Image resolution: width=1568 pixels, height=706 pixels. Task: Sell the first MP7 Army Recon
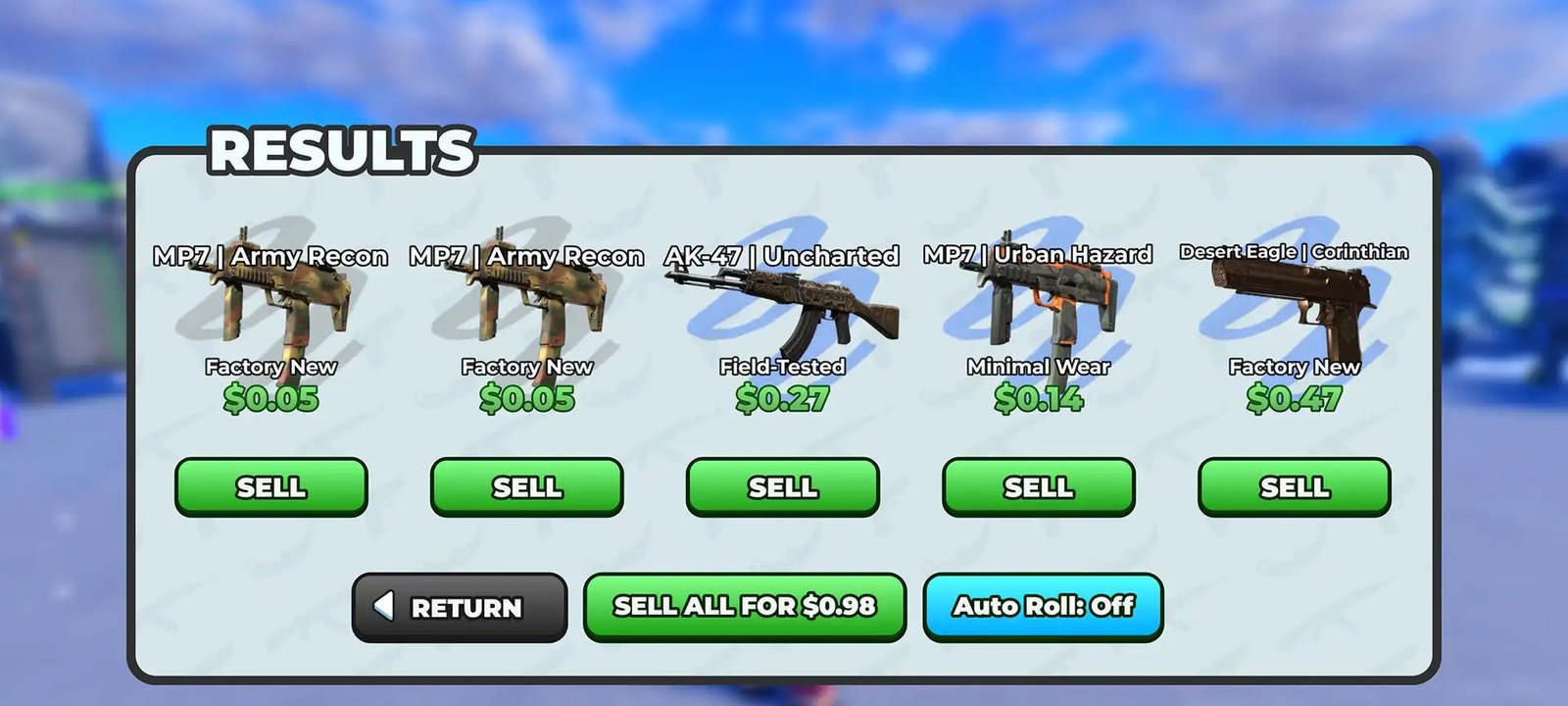coord(271,486)
